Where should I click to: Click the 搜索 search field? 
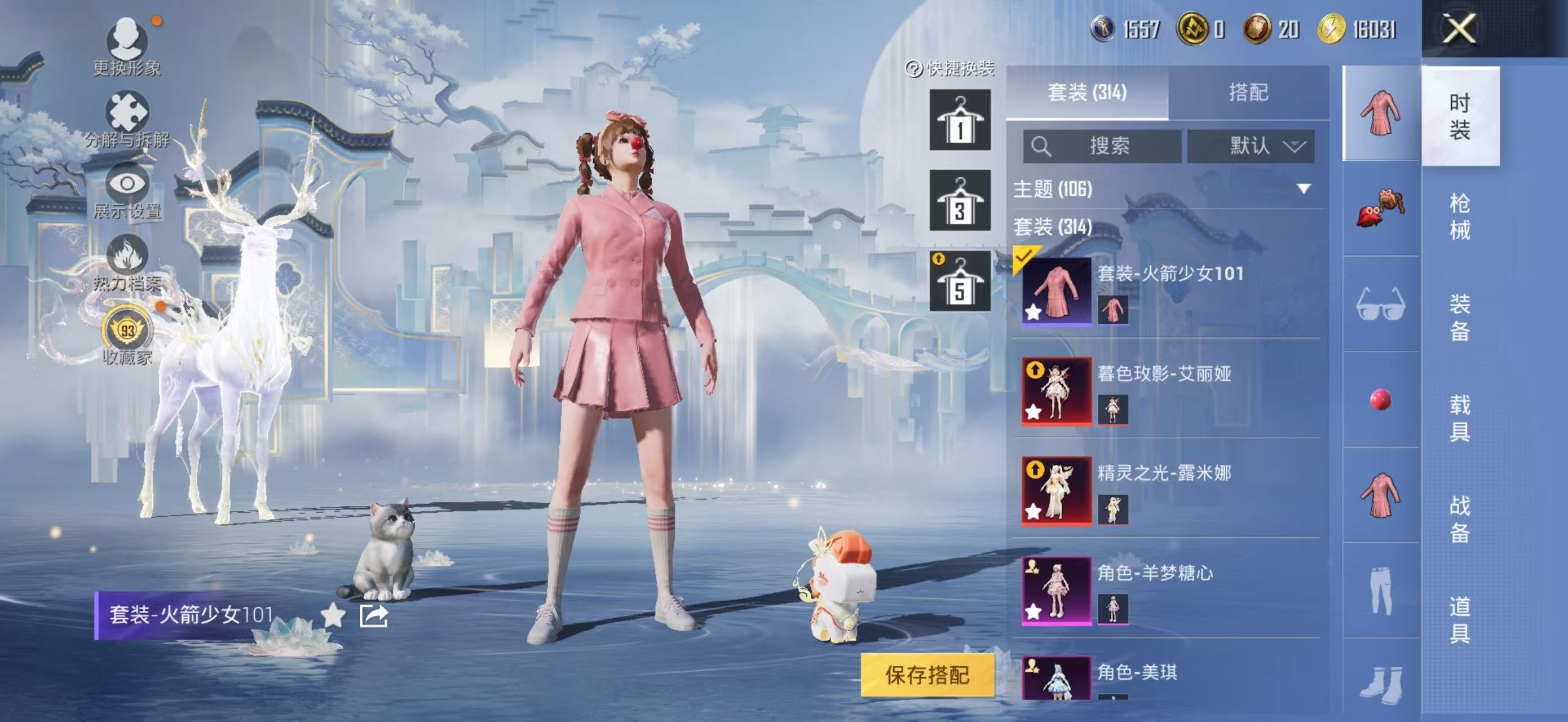(x=1102, y=146)
